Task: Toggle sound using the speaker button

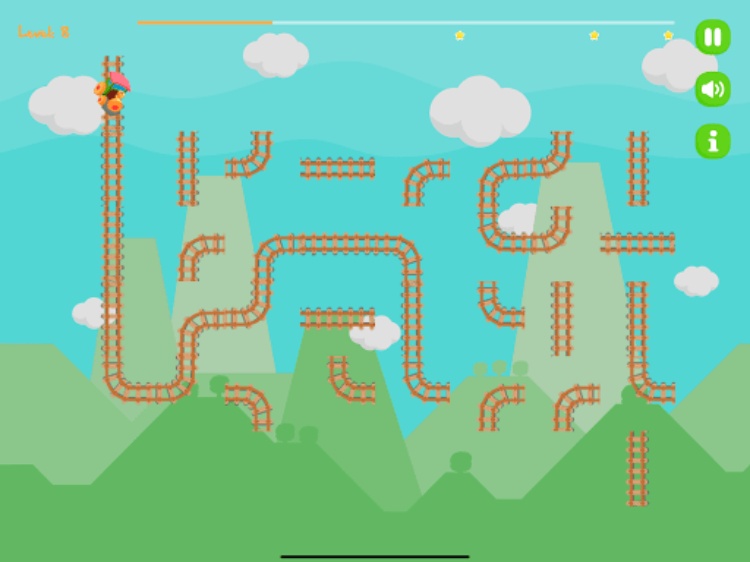Action: (712, 89)
